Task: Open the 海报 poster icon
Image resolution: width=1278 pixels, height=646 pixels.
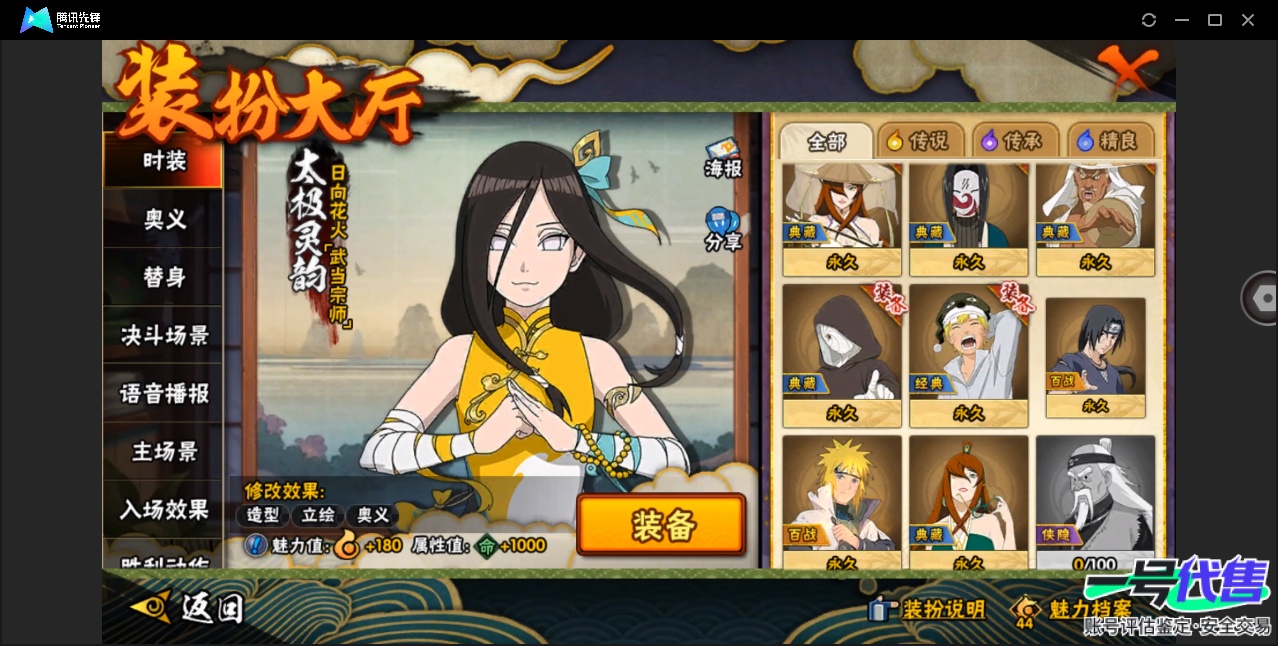Action: [722, 159]
